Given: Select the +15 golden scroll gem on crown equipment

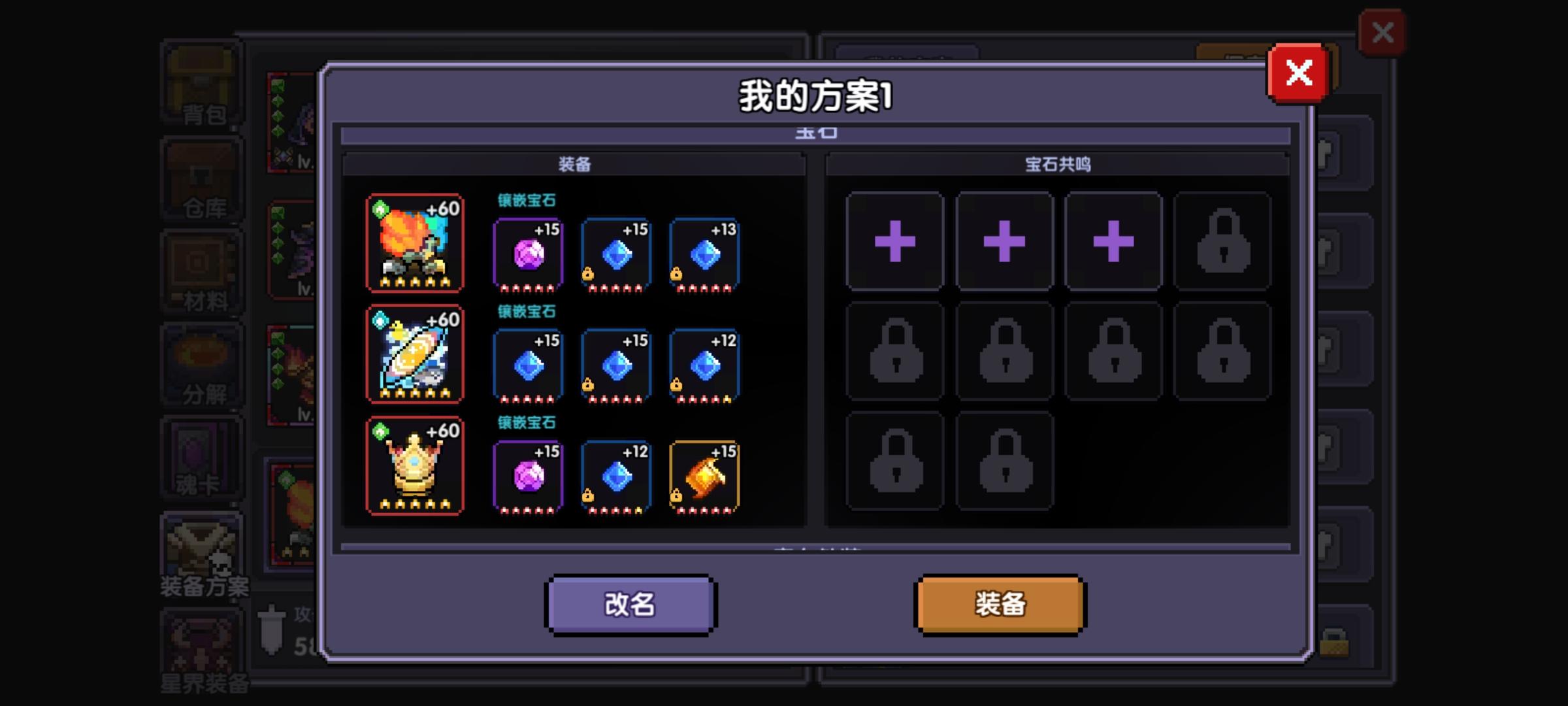Looking at the screenshot, I should tap(704, 476).
